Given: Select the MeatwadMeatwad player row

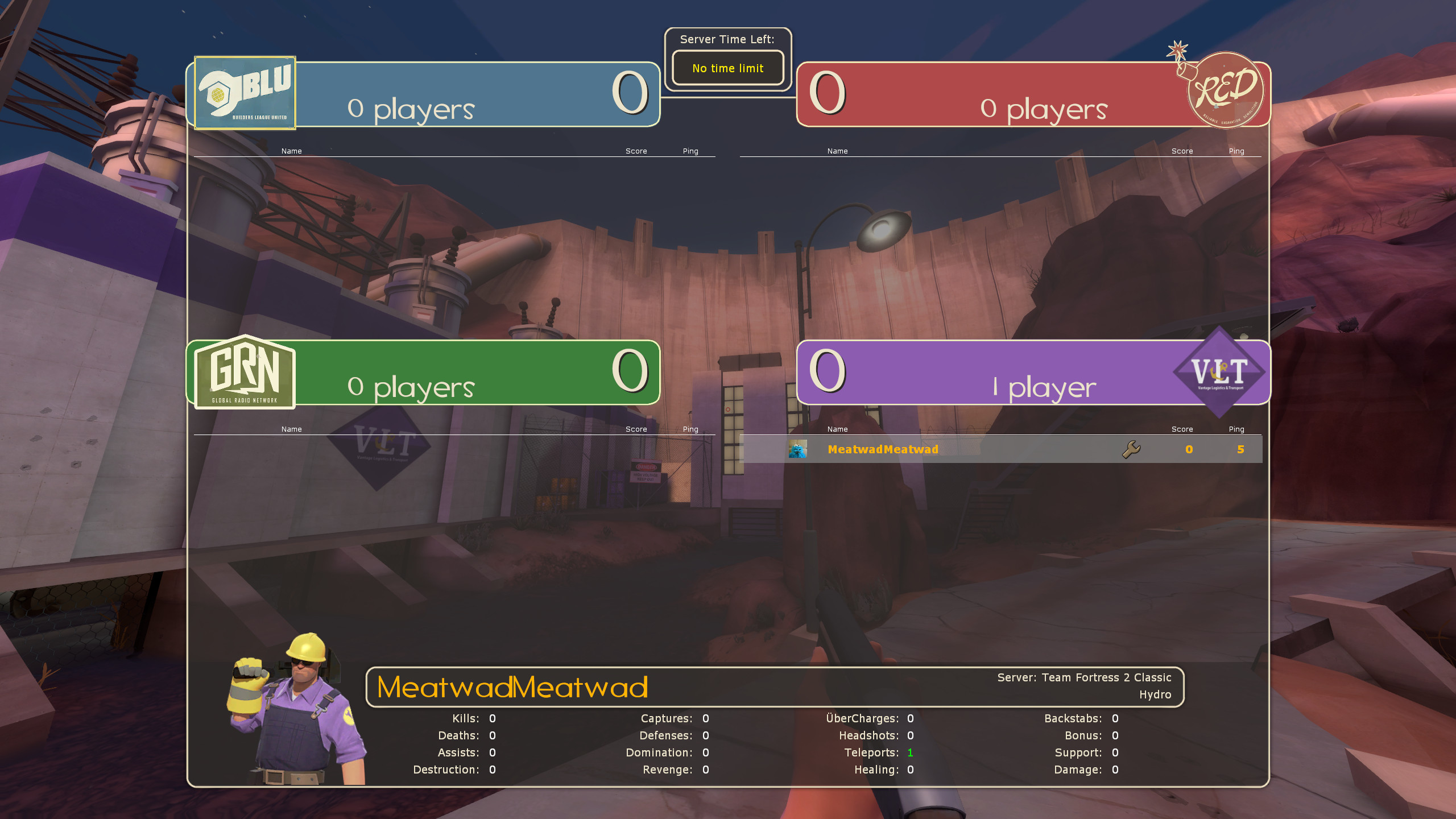Looking at the screenshot, I should pos(967,449).
